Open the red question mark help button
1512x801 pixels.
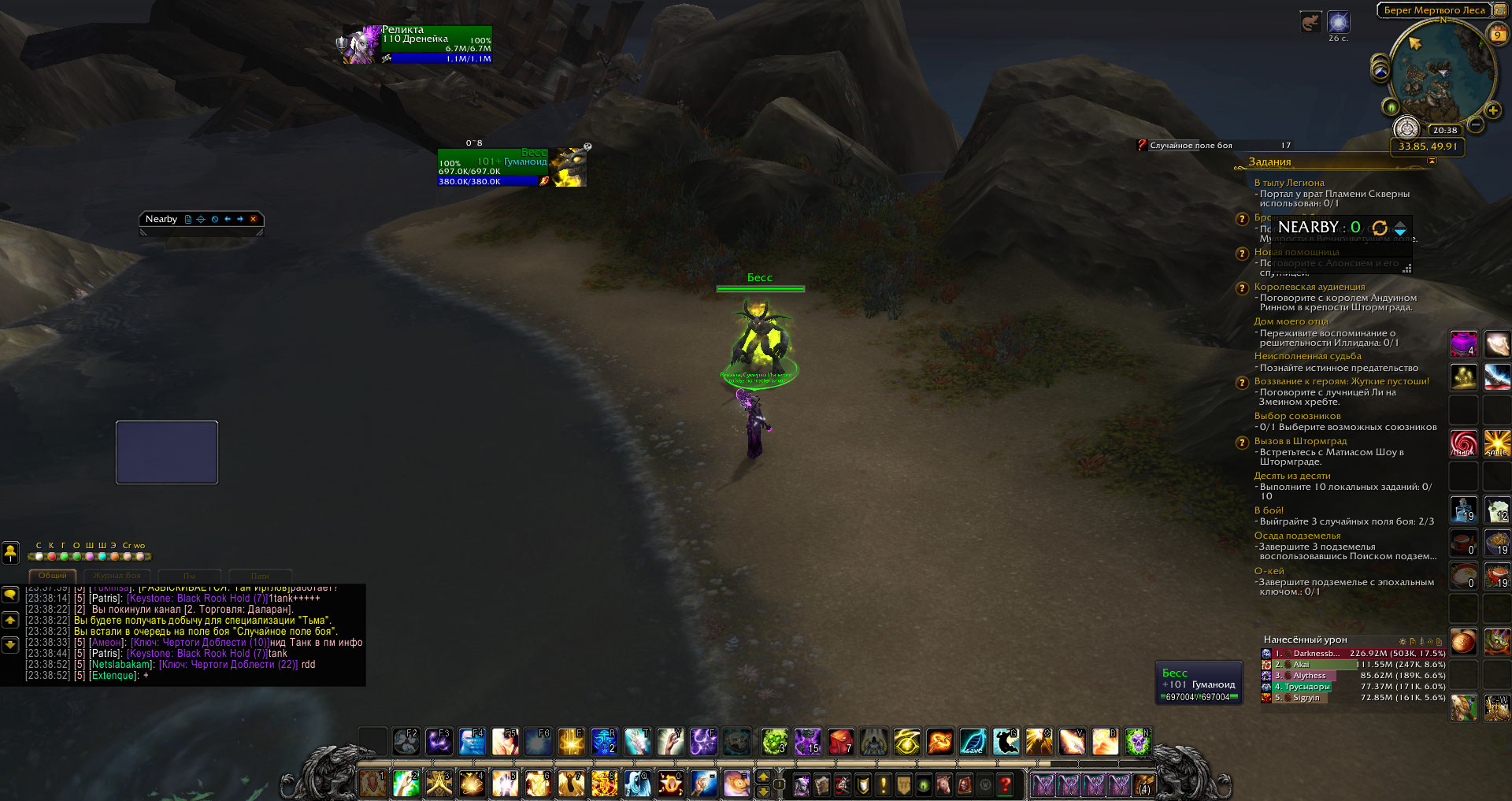tap(1005, 784)
